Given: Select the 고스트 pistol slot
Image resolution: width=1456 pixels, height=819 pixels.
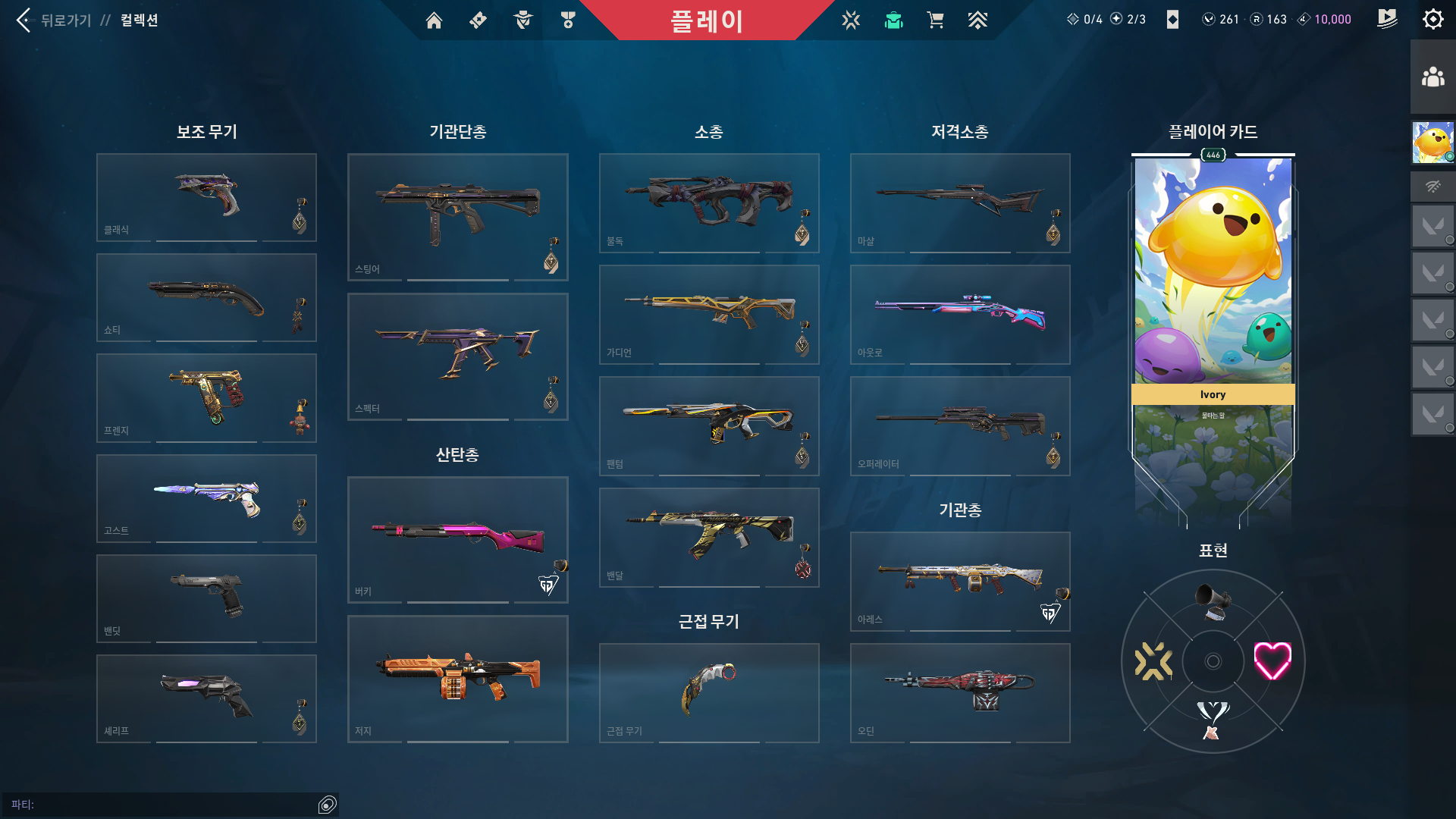Looking at the screenshot, I should [206, 498].
